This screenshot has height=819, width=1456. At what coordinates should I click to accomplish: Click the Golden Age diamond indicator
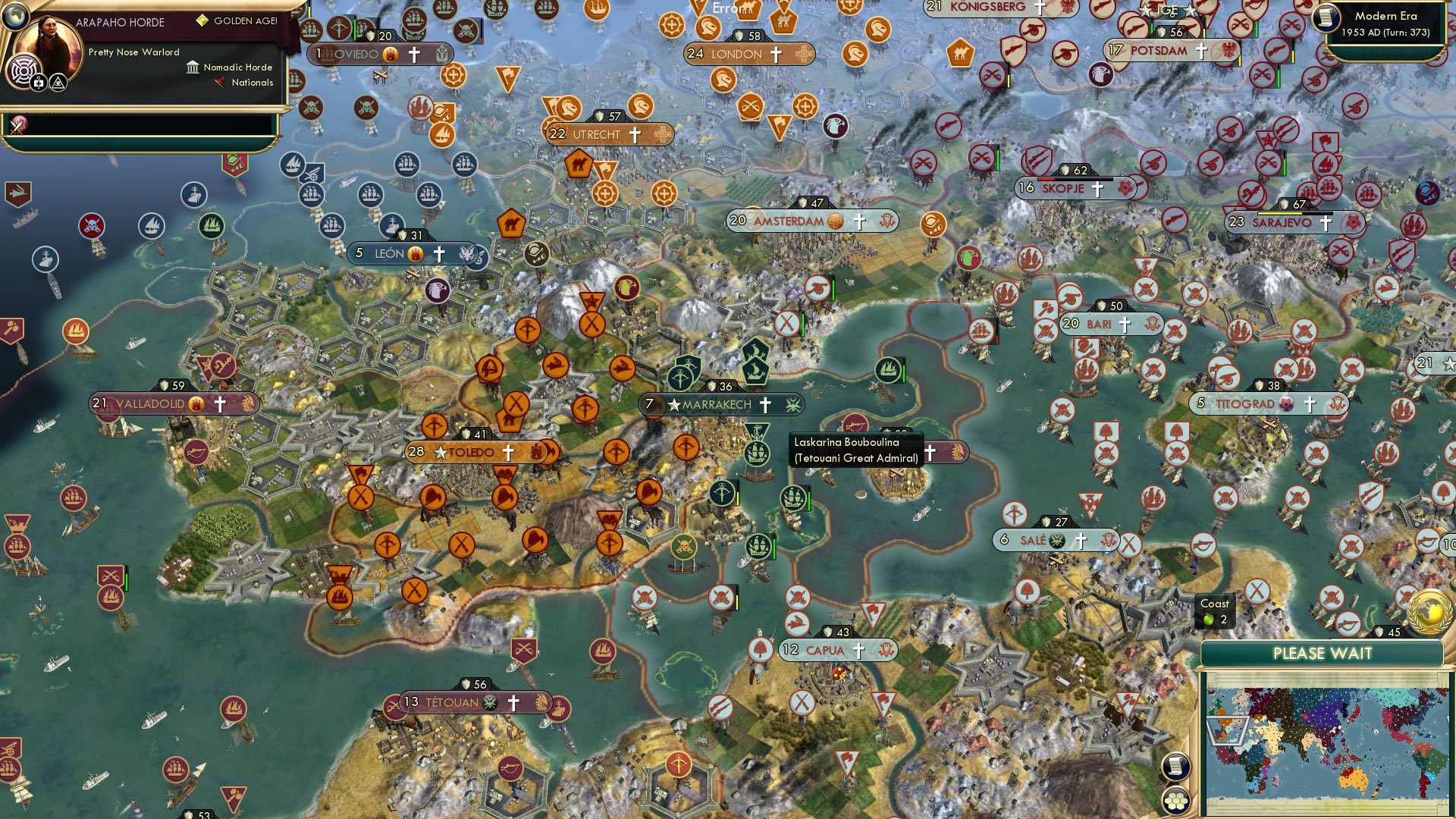pyautogui.click(x=202, y=20)
